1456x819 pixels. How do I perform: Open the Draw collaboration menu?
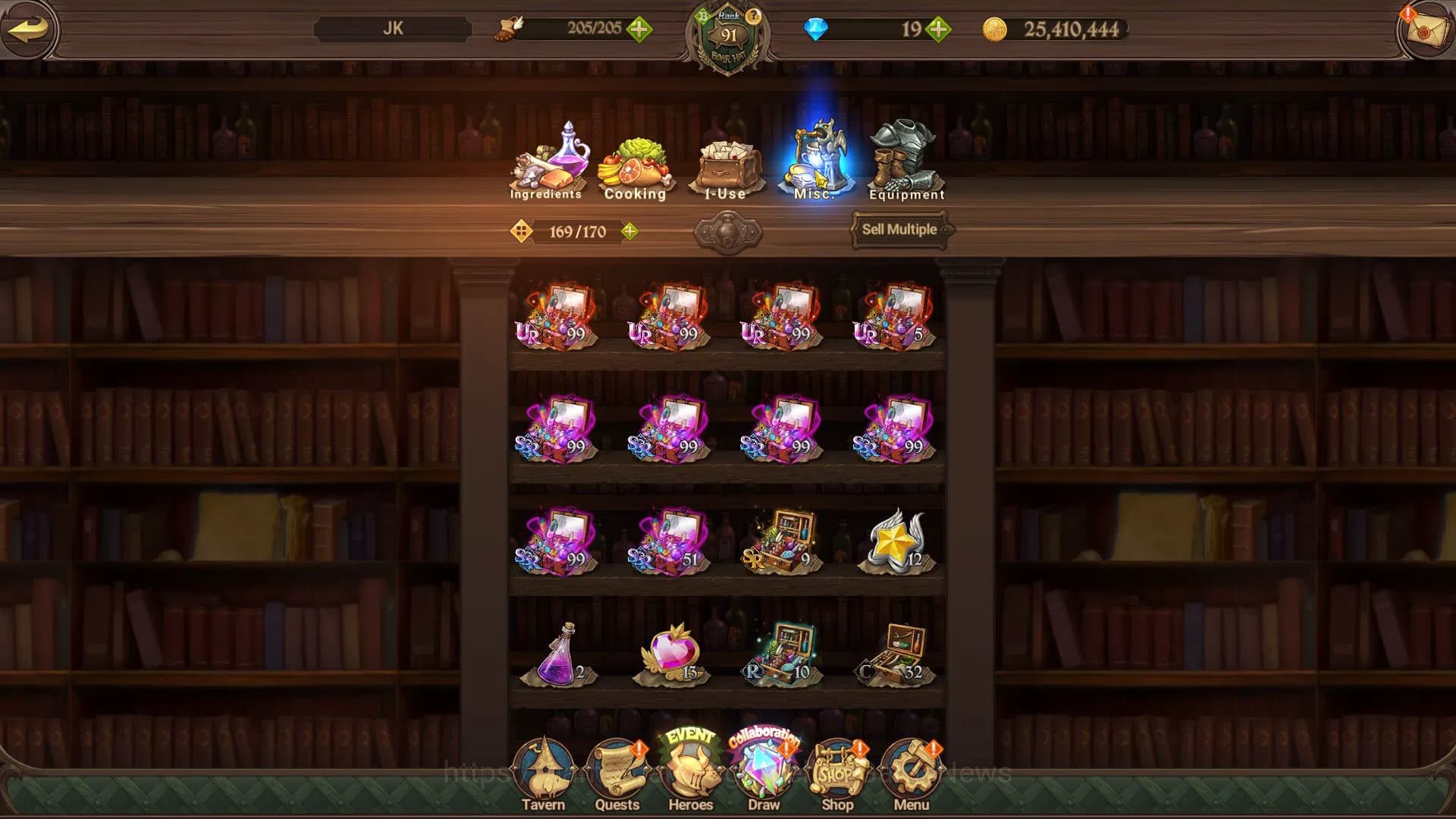tap(764, 772)
